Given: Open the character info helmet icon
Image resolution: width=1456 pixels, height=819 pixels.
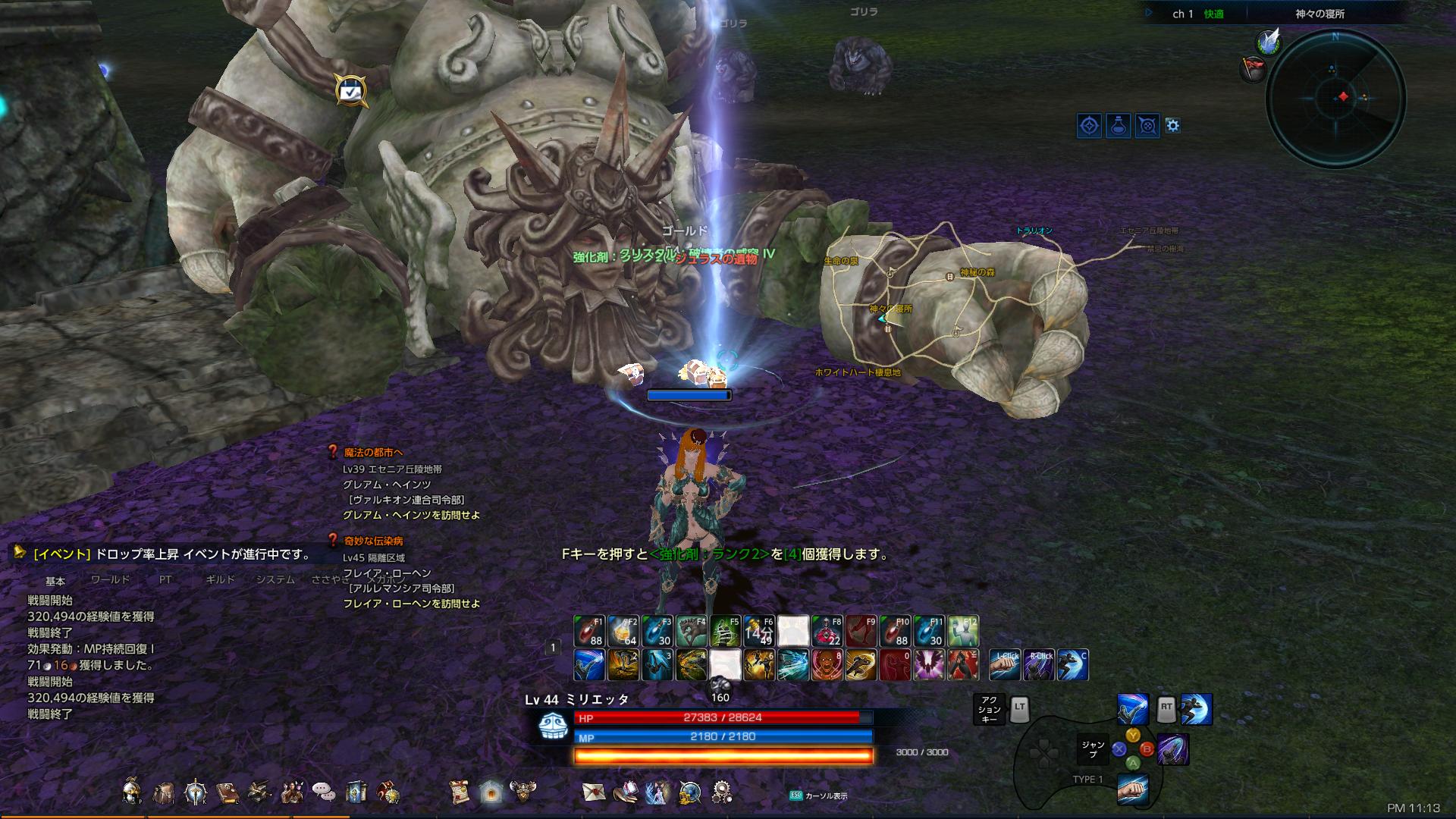Looking at the screenshot, I should [132, 791].
